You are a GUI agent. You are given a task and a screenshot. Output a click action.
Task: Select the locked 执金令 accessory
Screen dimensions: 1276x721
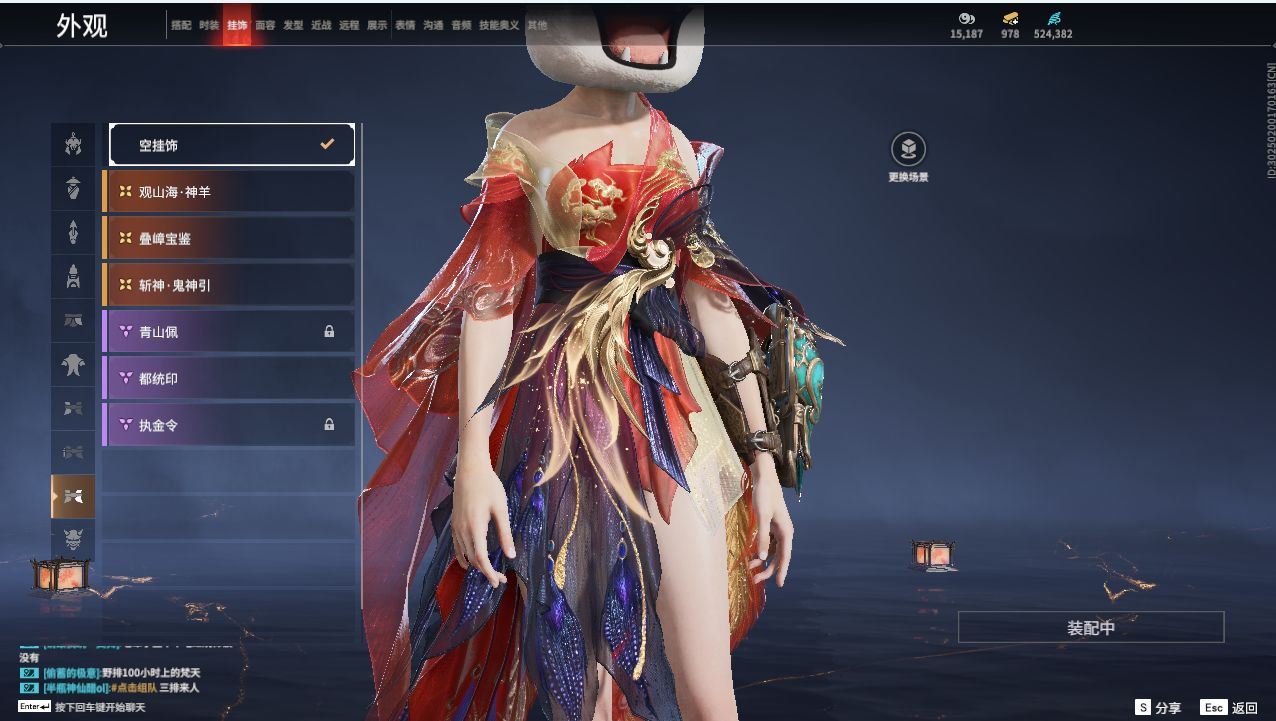tap(229, 425)
